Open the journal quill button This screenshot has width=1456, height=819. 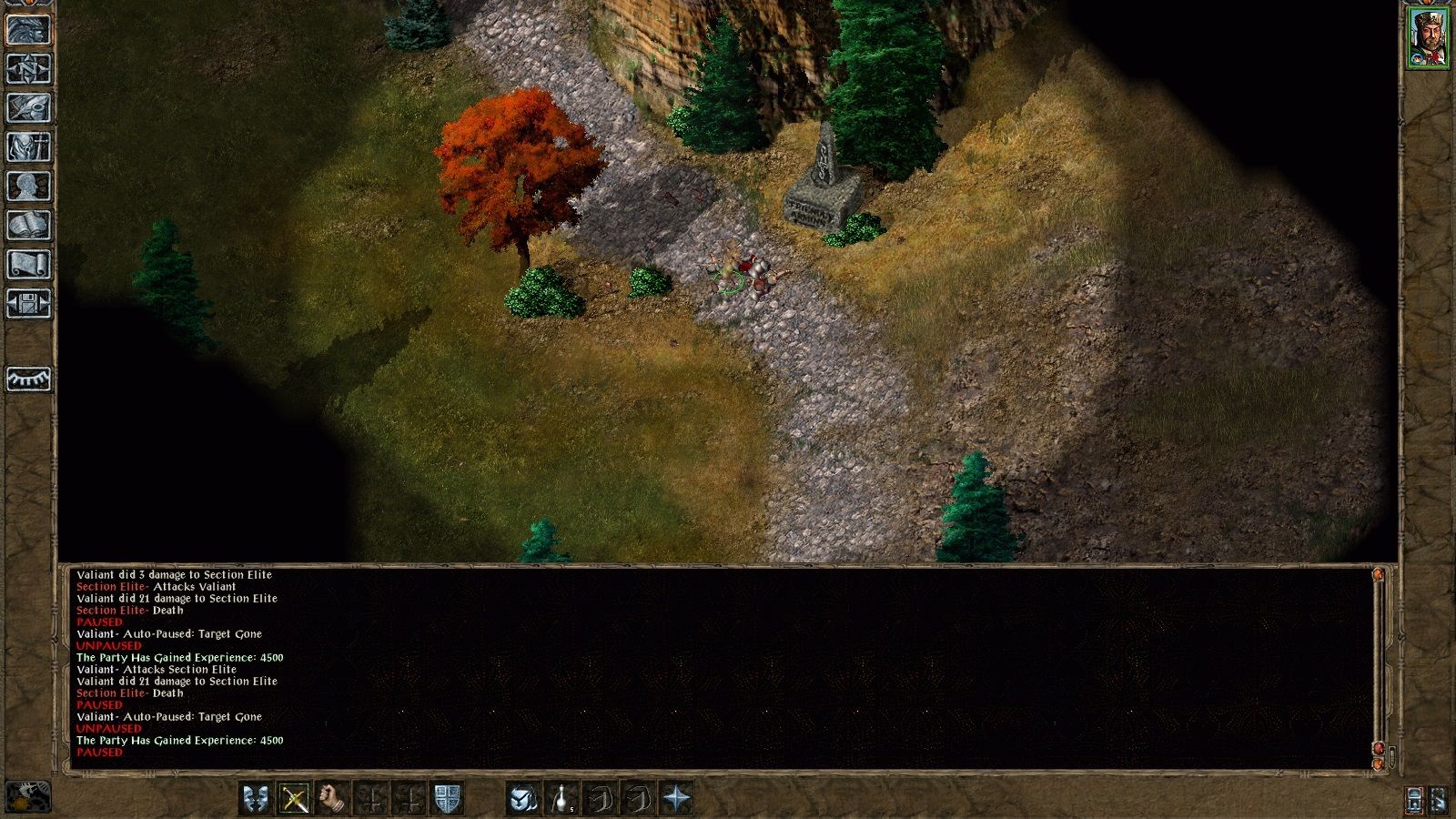(x=29, y=108)
